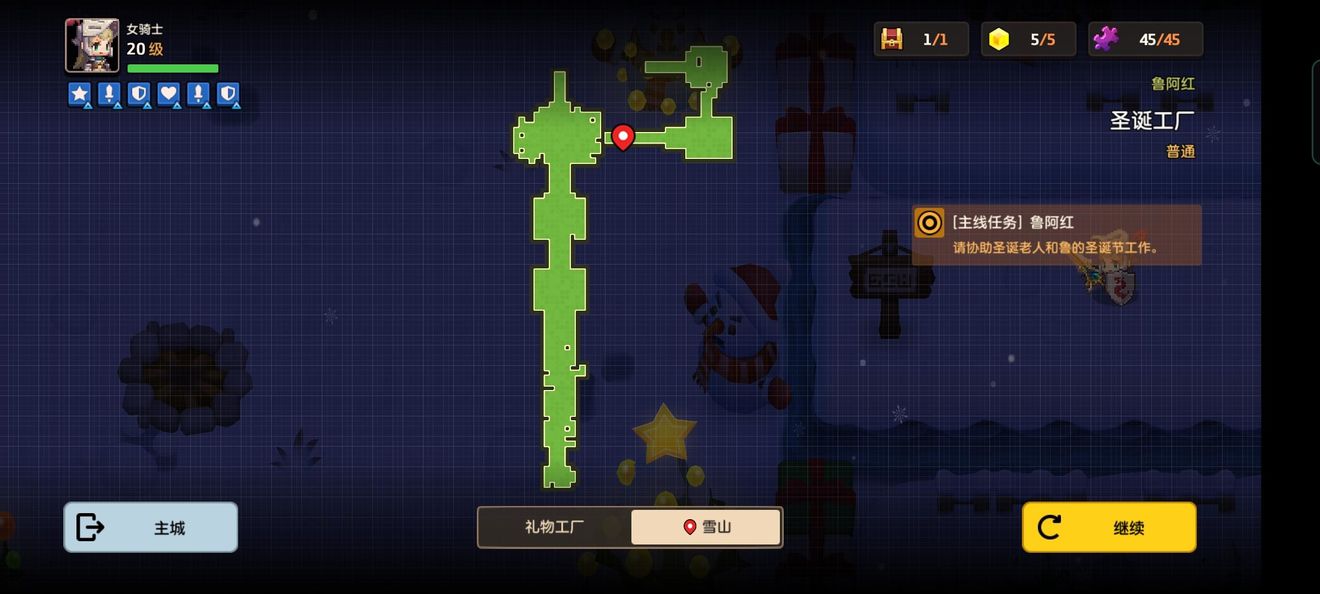Select the heart buff icon under the portrait
The image size is (1320, 594).
(x=168, y=94)
